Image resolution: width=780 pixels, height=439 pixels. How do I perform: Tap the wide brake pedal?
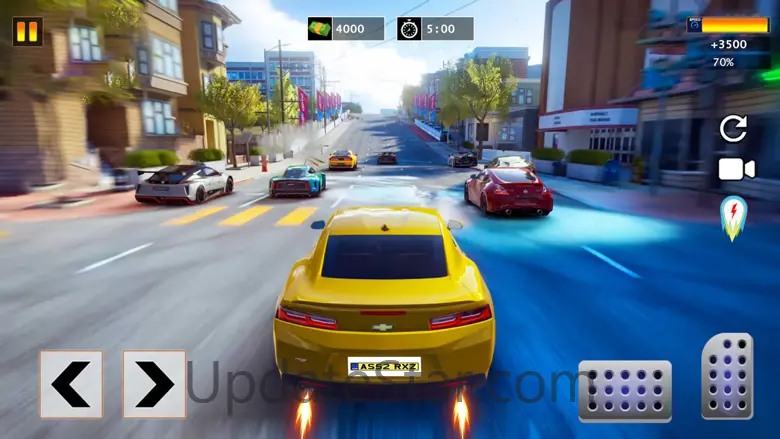tap(625, 390)
